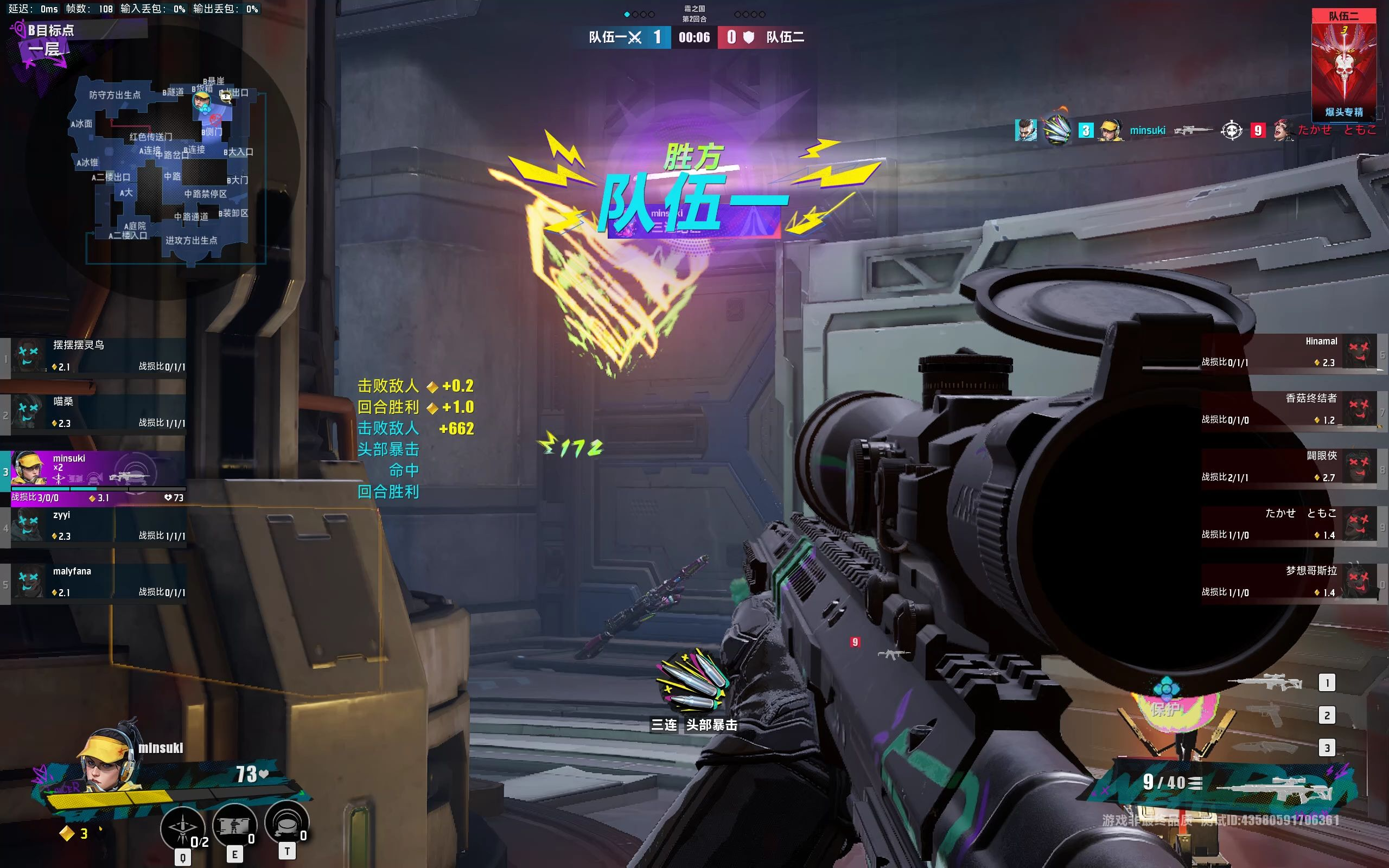
Task: Select enemy たかせ ともこ row
Action: coord(1289,524)
